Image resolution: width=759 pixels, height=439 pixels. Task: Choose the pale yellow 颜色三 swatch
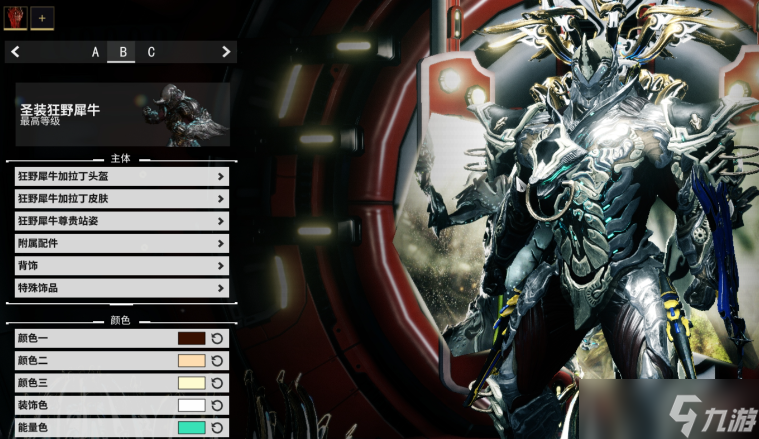click(x=191, y=383)
